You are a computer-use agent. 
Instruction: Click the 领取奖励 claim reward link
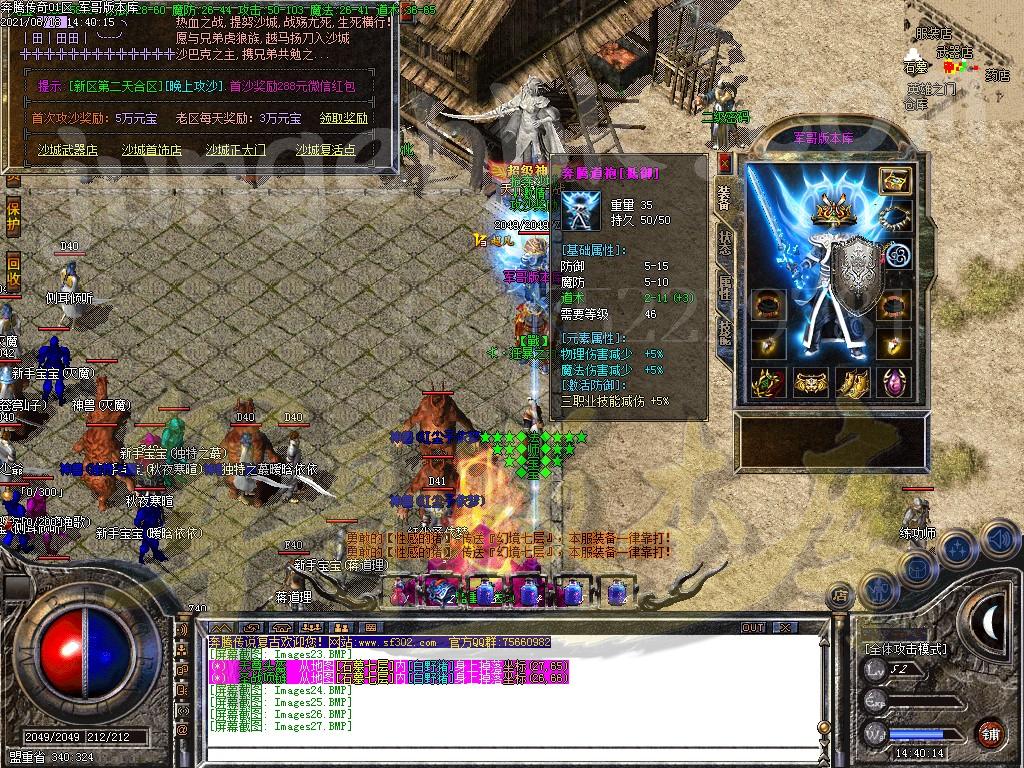[343, 118]
